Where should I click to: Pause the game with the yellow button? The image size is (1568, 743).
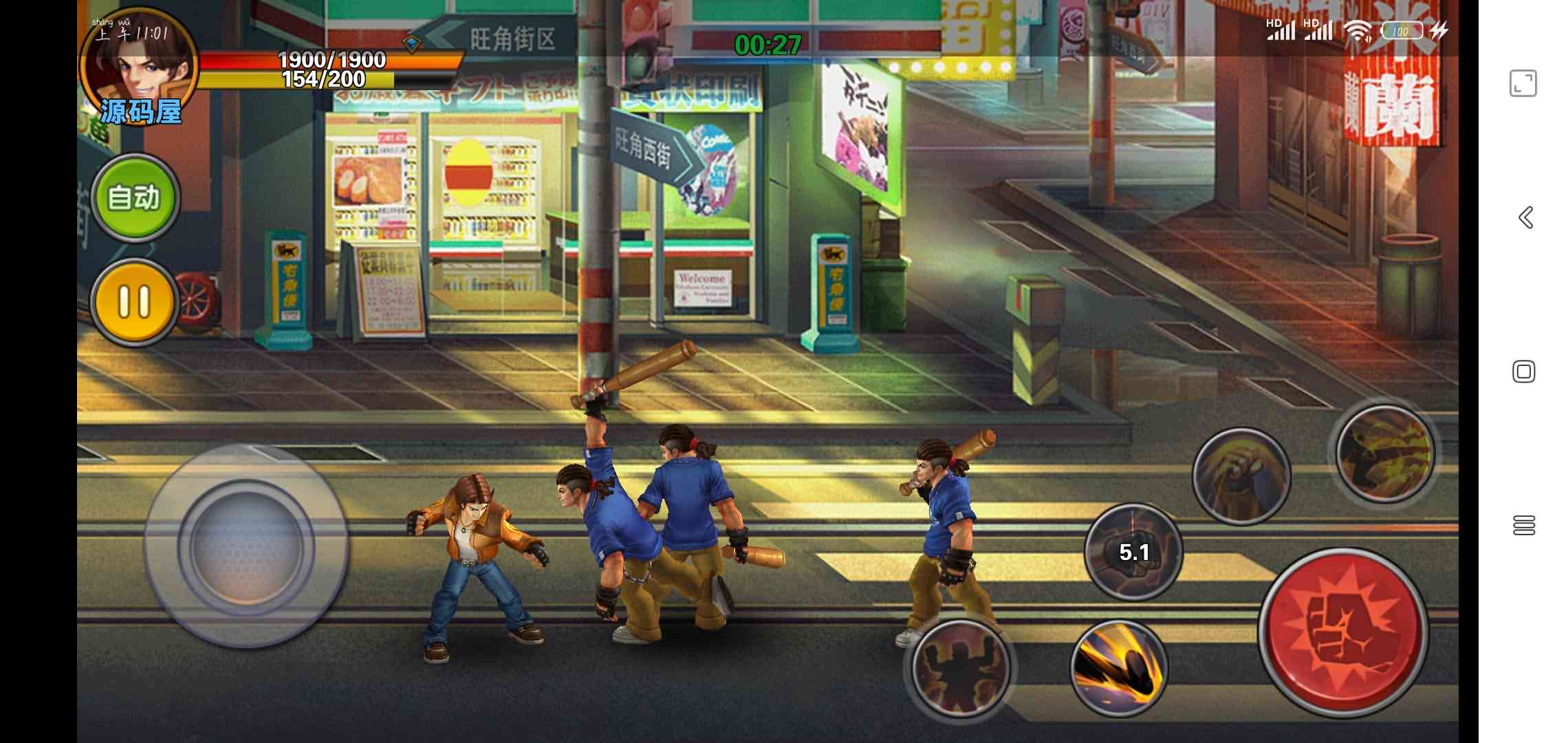[x=134, y=301]
